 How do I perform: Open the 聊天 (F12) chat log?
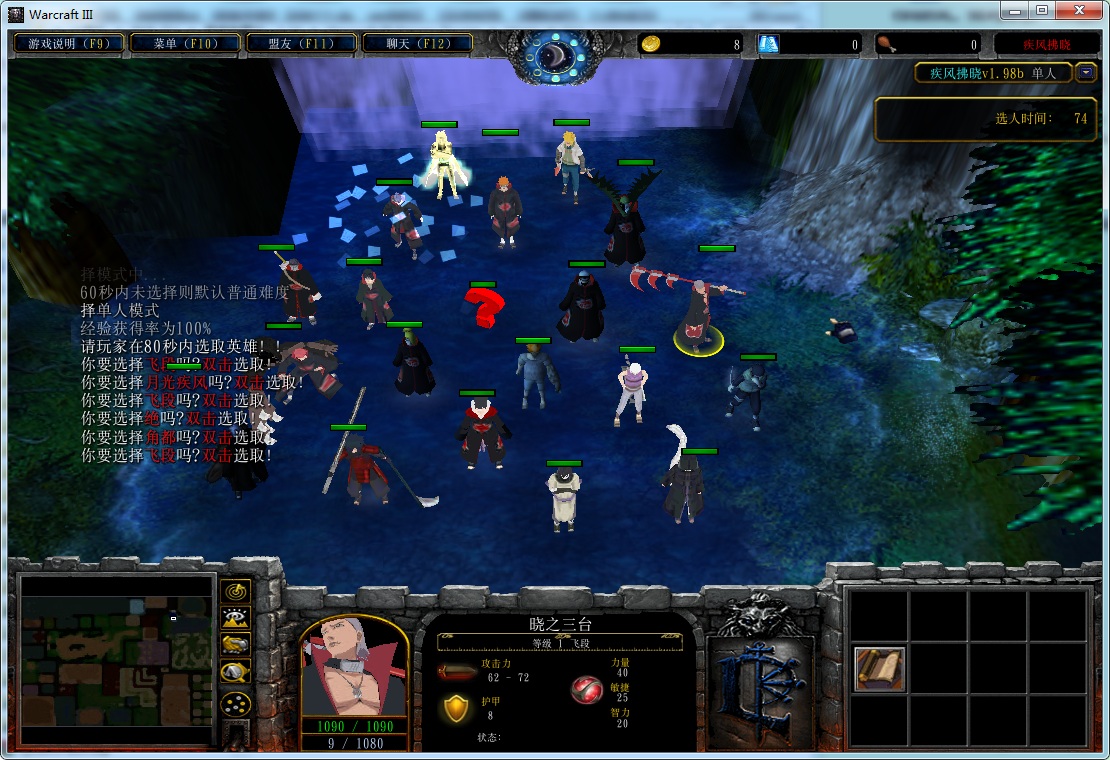(417, 43)
